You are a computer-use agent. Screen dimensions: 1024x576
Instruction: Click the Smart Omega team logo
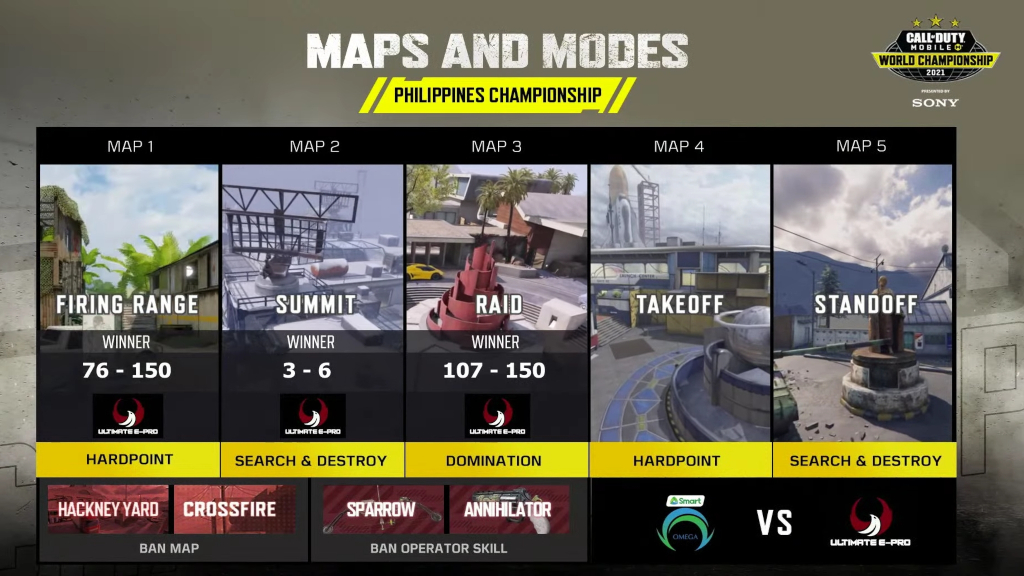pyautogui.click(x=685, y=522)
